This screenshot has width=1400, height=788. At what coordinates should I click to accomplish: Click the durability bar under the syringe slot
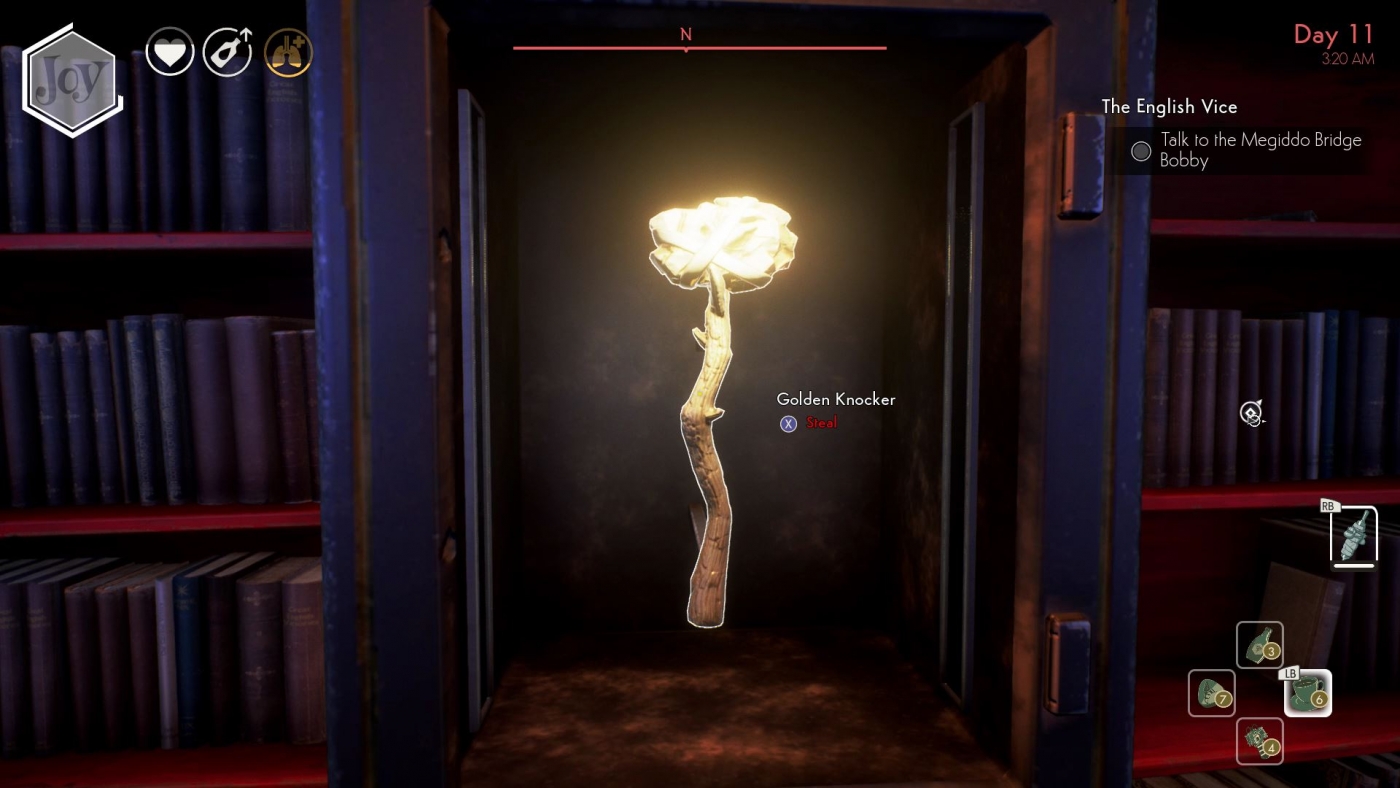point(1353,566)
